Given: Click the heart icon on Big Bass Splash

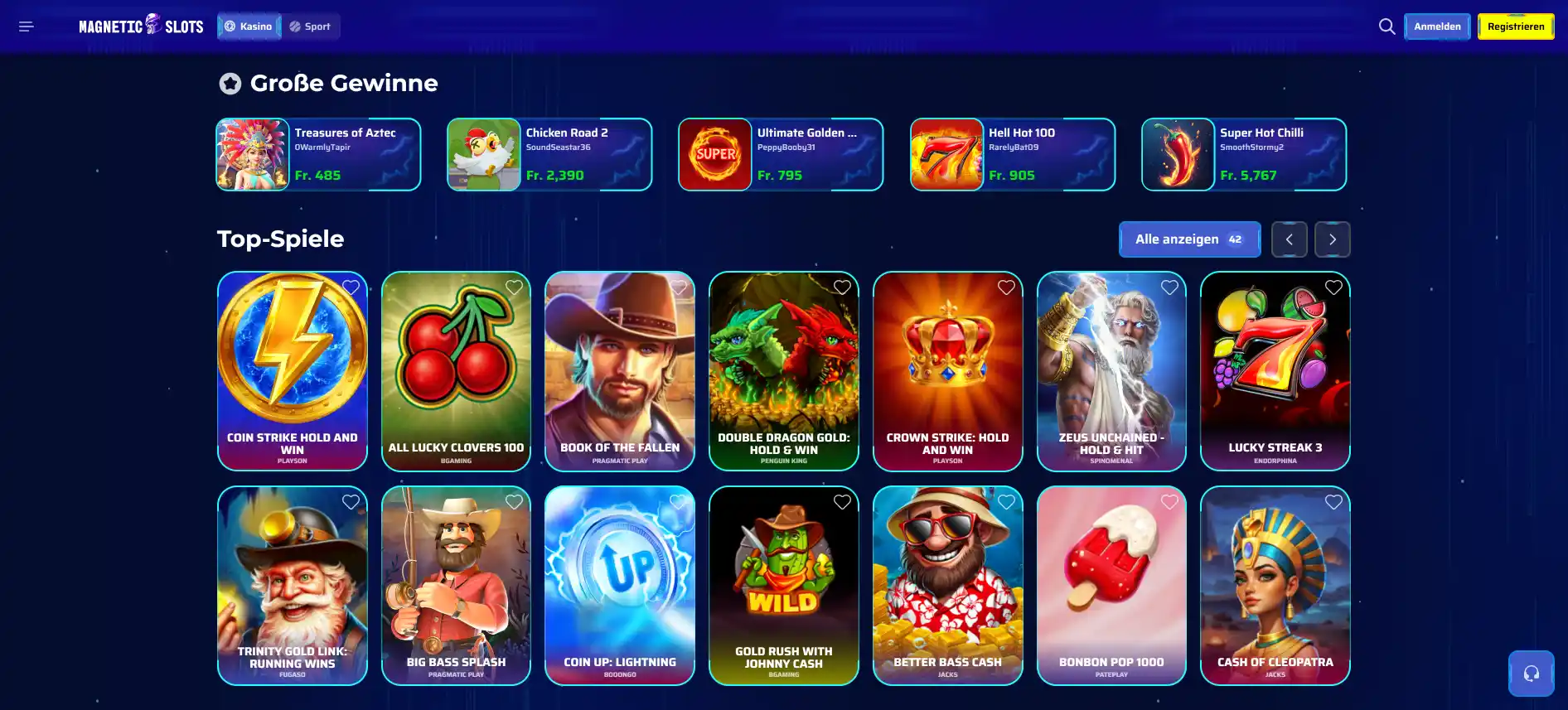Looking at the screenshot, I should [513, 501].
